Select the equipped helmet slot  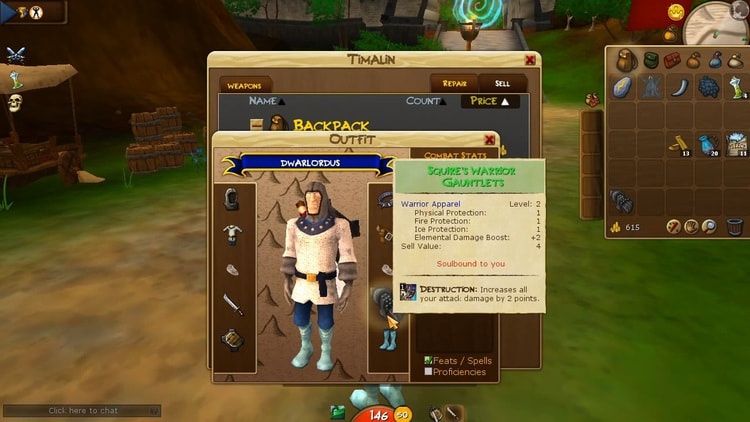point(232,199)
